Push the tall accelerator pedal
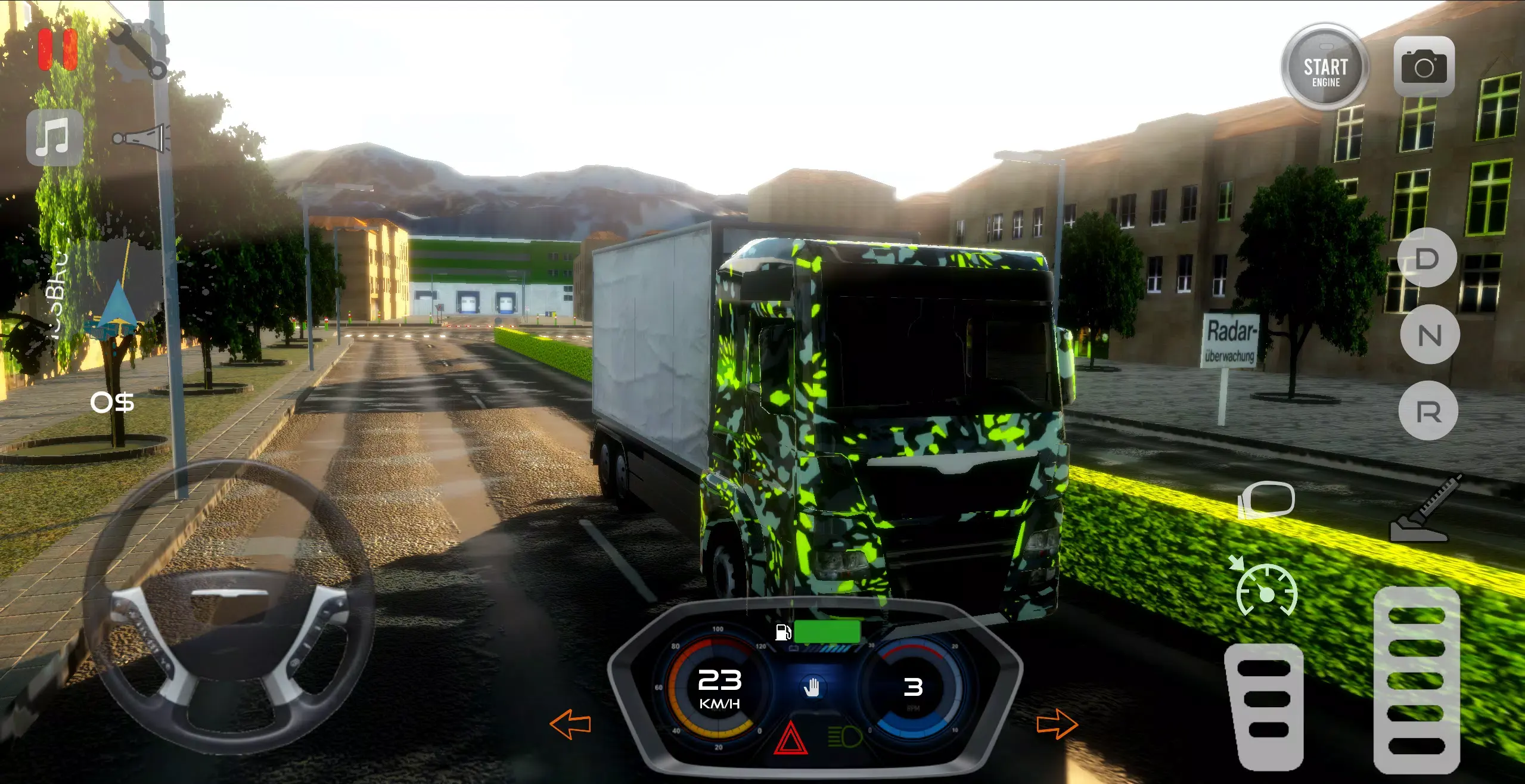 [1417, 679]
